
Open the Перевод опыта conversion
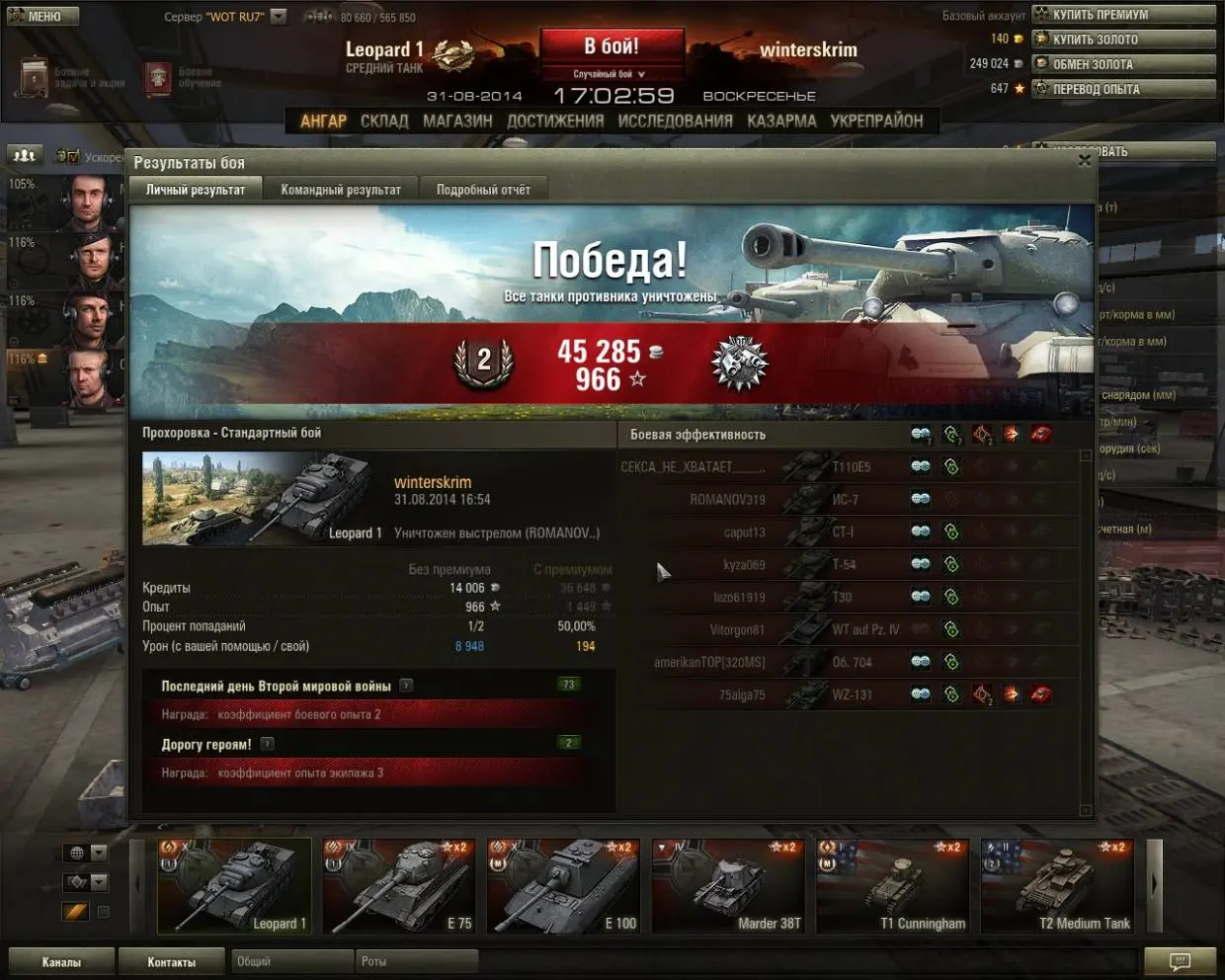[1123, 88]
